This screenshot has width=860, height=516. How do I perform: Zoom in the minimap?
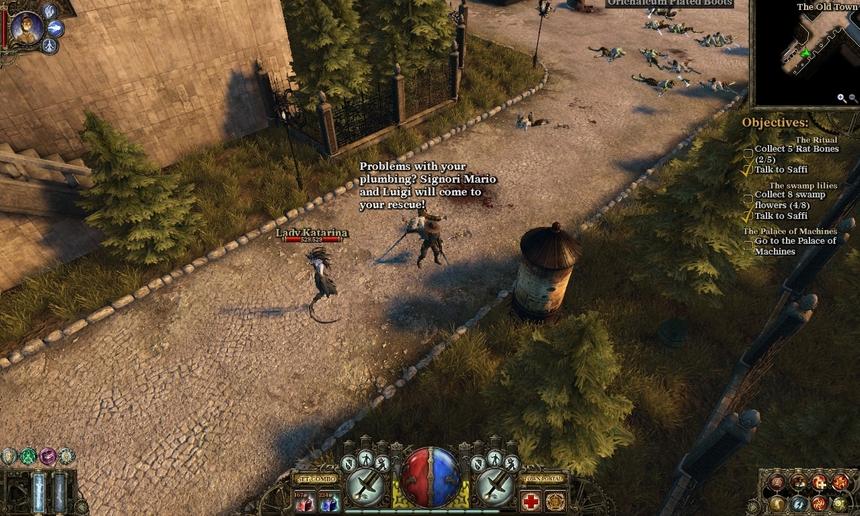[842, 98]
